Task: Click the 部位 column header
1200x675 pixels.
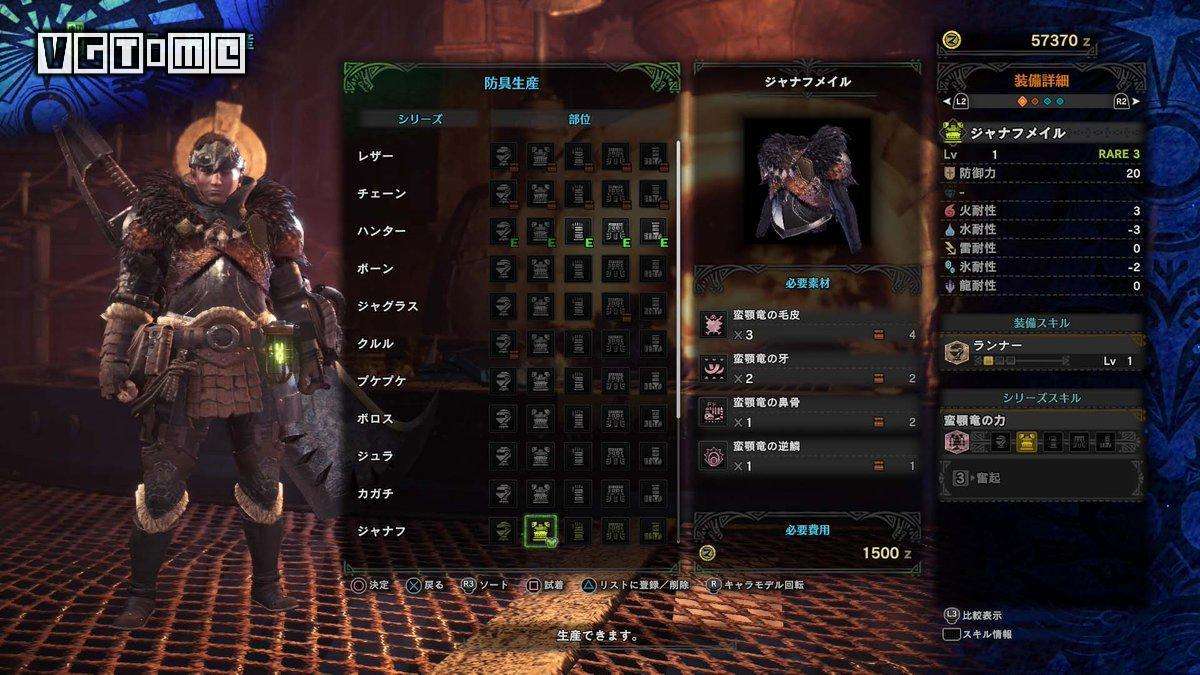Action: pos(579,118)
